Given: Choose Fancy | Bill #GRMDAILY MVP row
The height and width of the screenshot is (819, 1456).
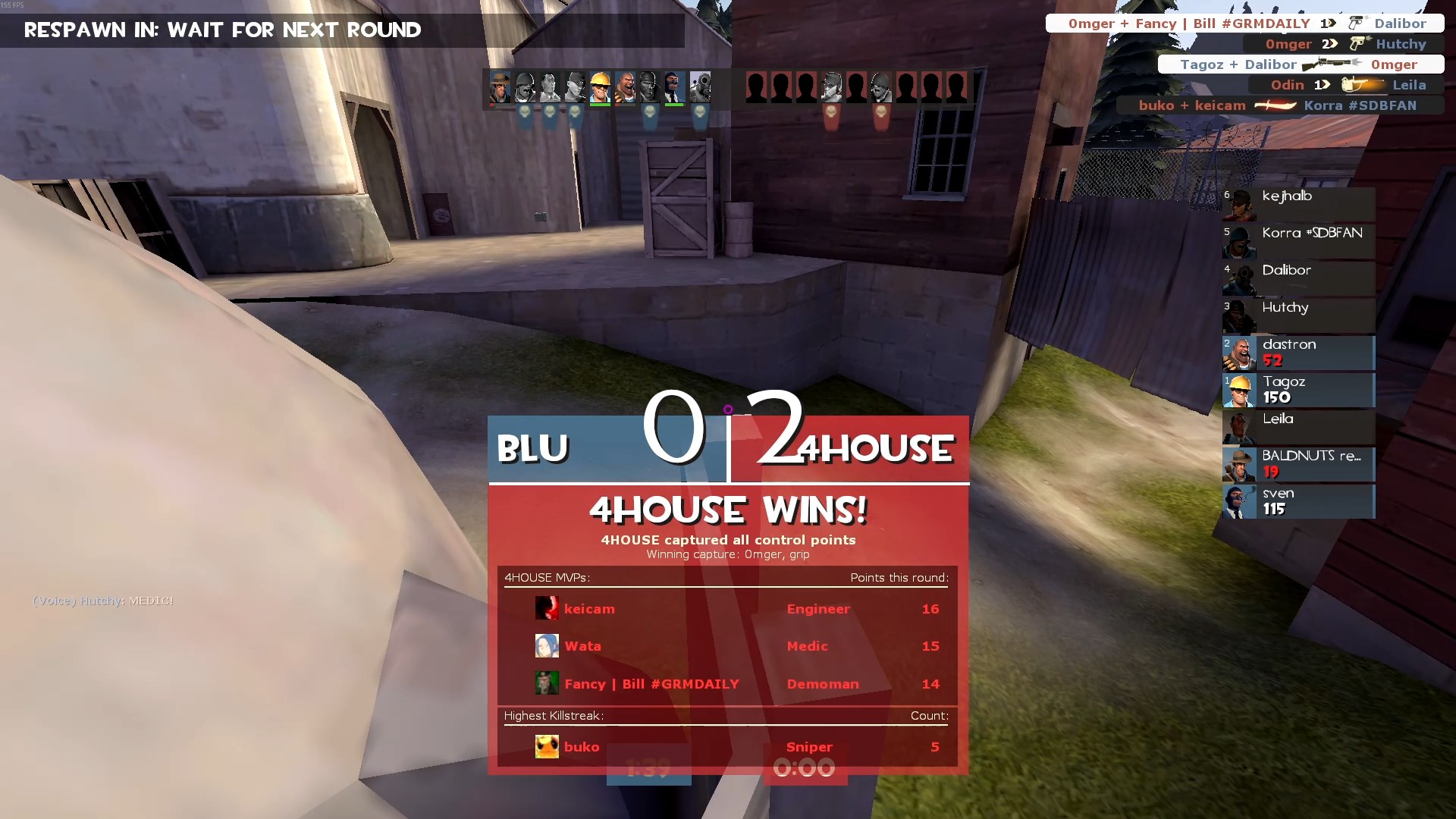Looking at the screenshot, I should point(726,684).
